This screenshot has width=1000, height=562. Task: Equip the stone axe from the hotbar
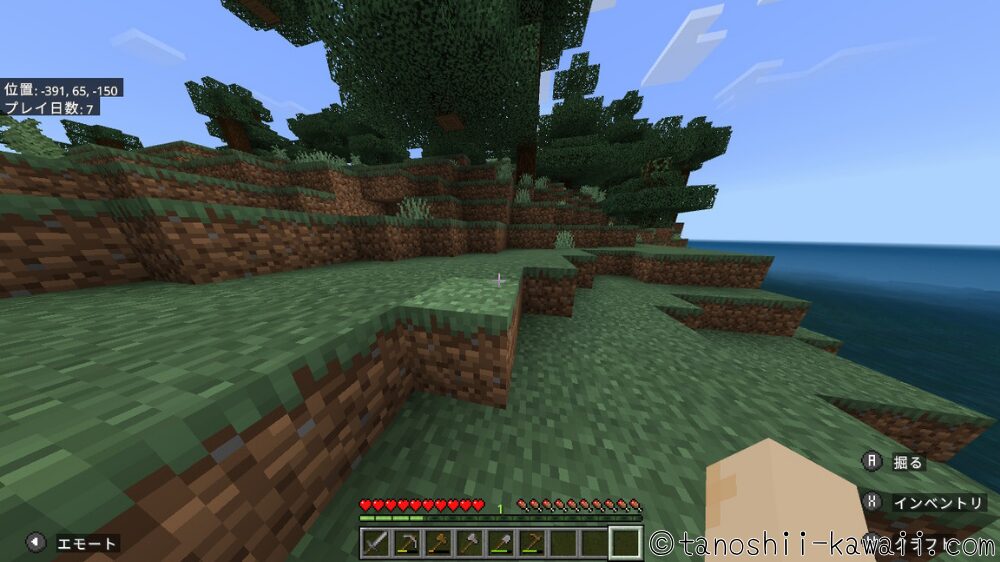pos(469,543)
